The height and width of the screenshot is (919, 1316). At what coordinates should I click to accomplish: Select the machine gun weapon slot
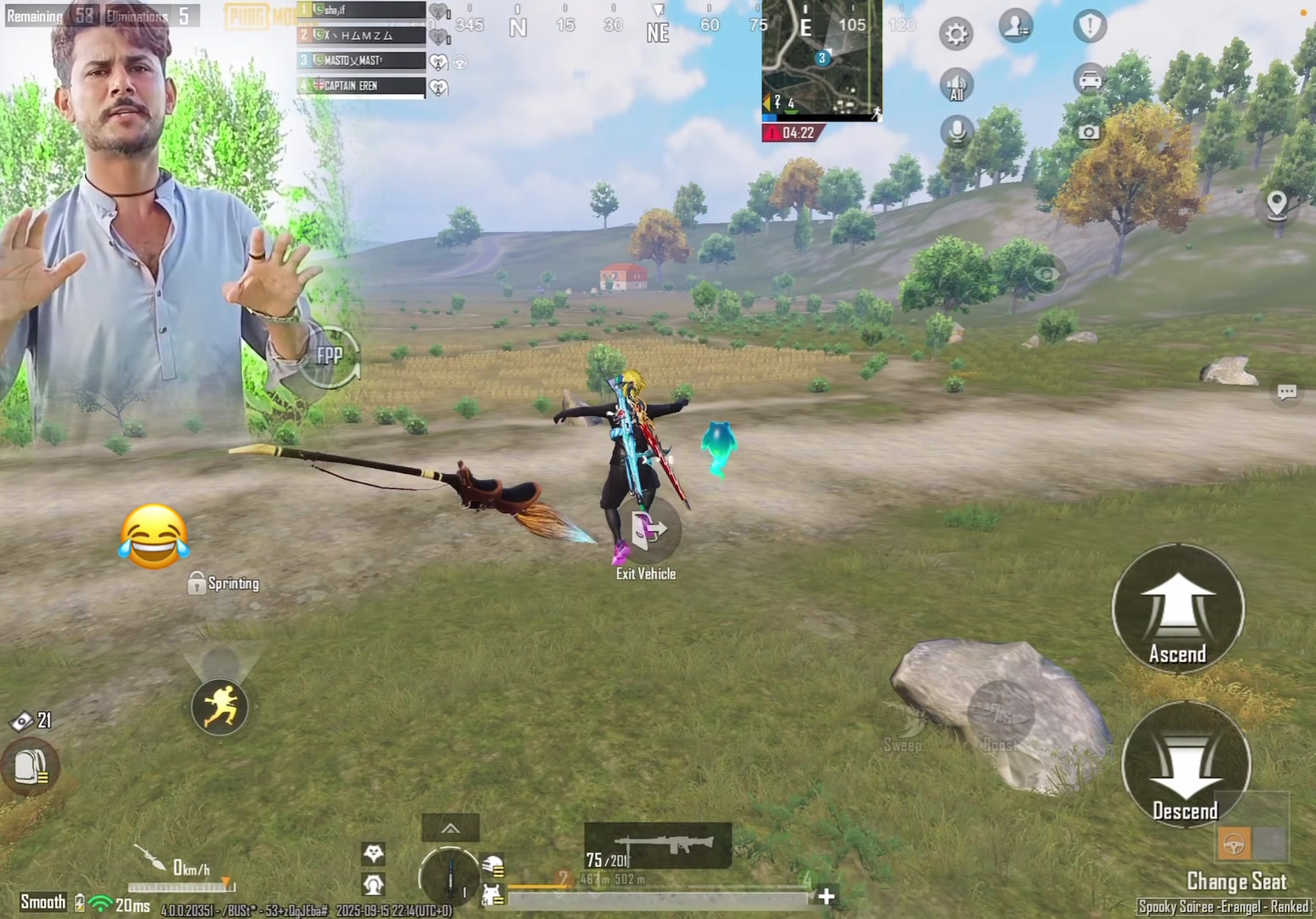coord(658,846)
